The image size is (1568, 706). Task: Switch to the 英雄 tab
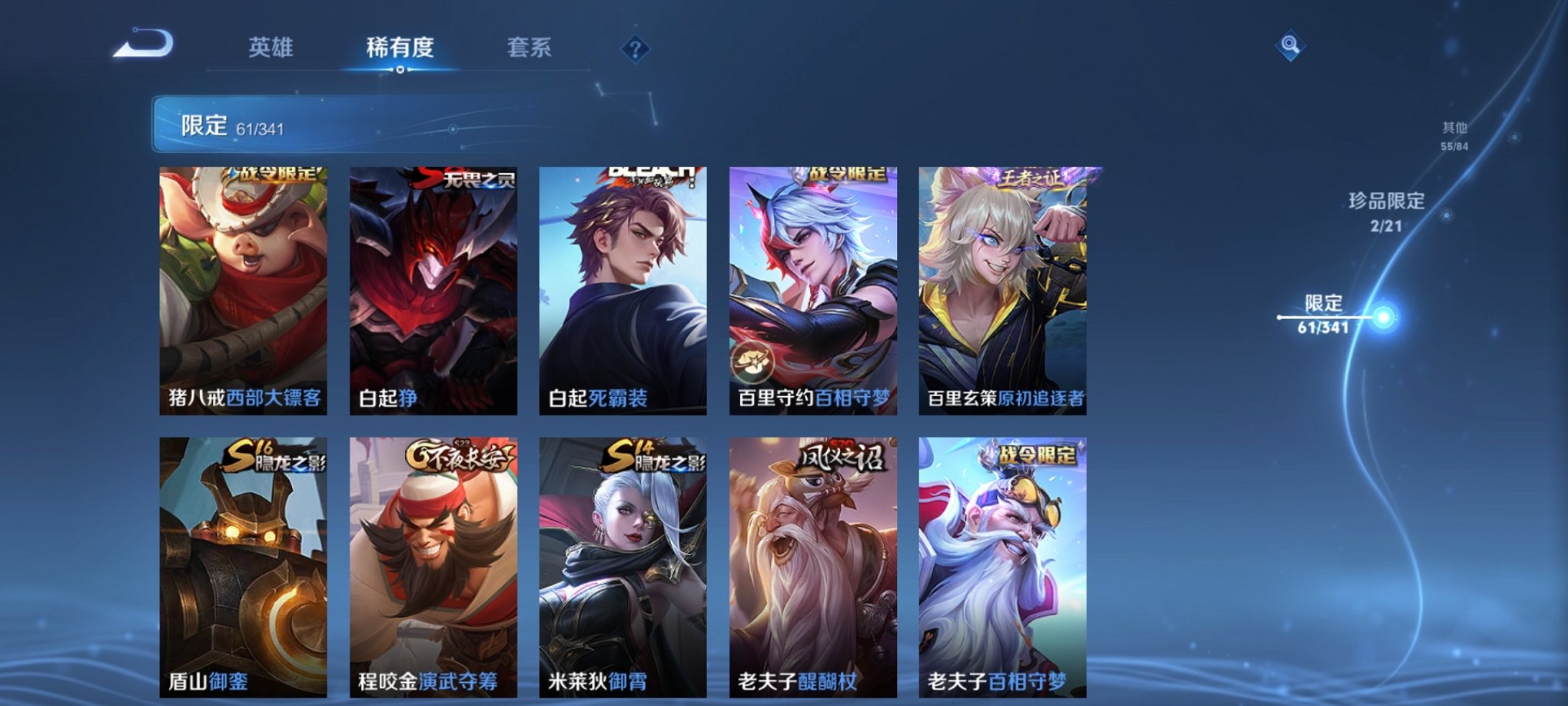(x=271, y=48)
